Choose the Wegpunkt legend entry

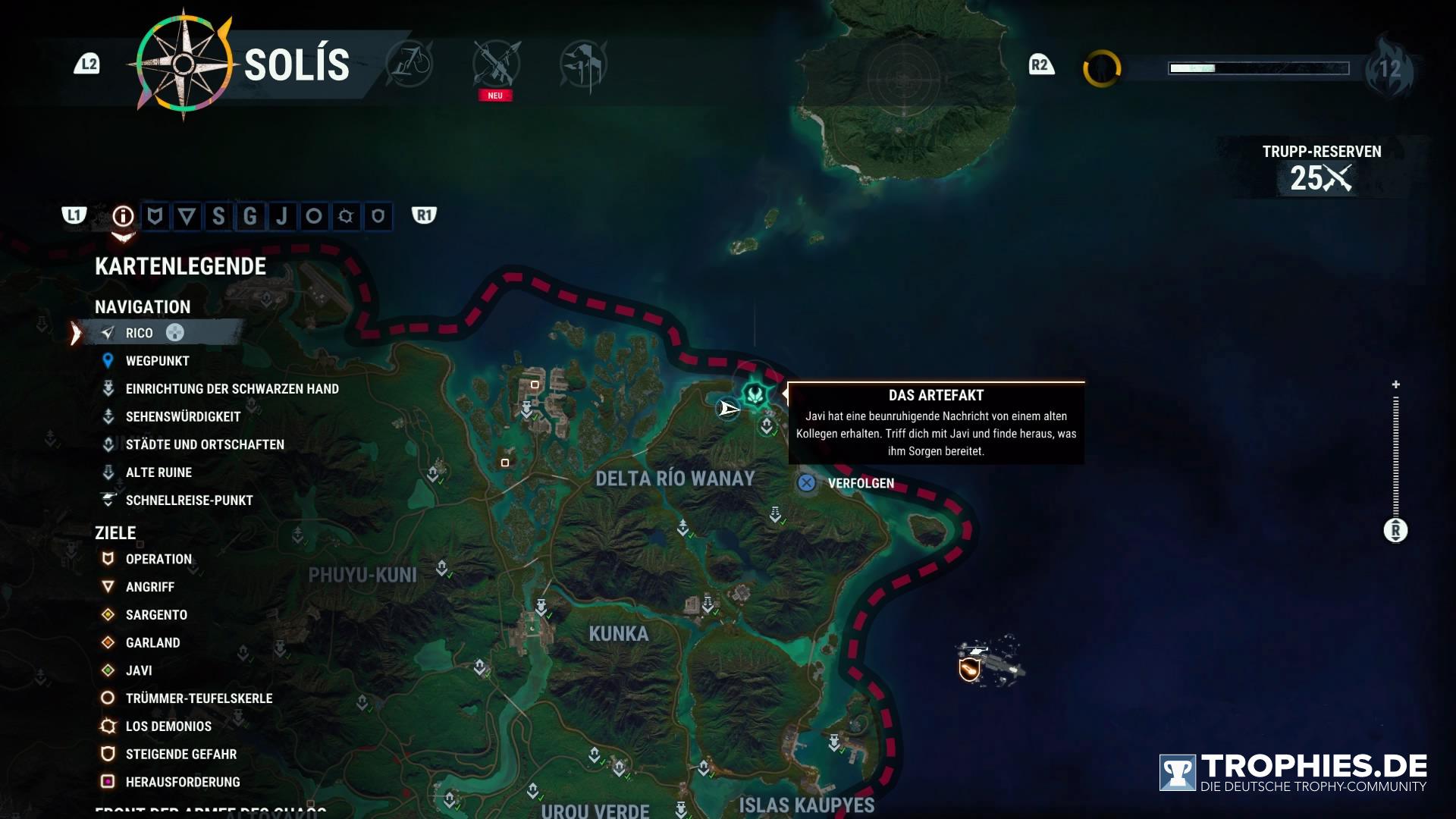pos(157,361)
